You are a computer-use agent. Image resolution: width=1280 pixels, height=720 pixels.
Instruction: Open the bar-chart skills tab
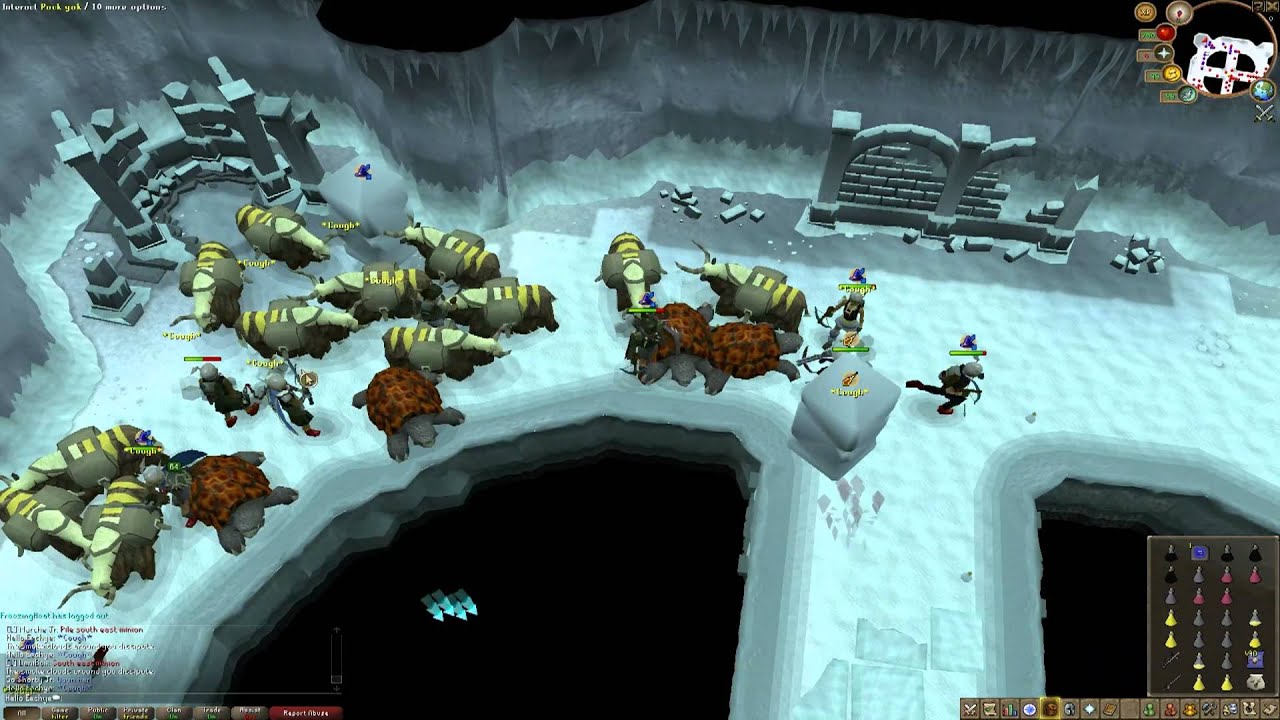(x=1009, y=709)
